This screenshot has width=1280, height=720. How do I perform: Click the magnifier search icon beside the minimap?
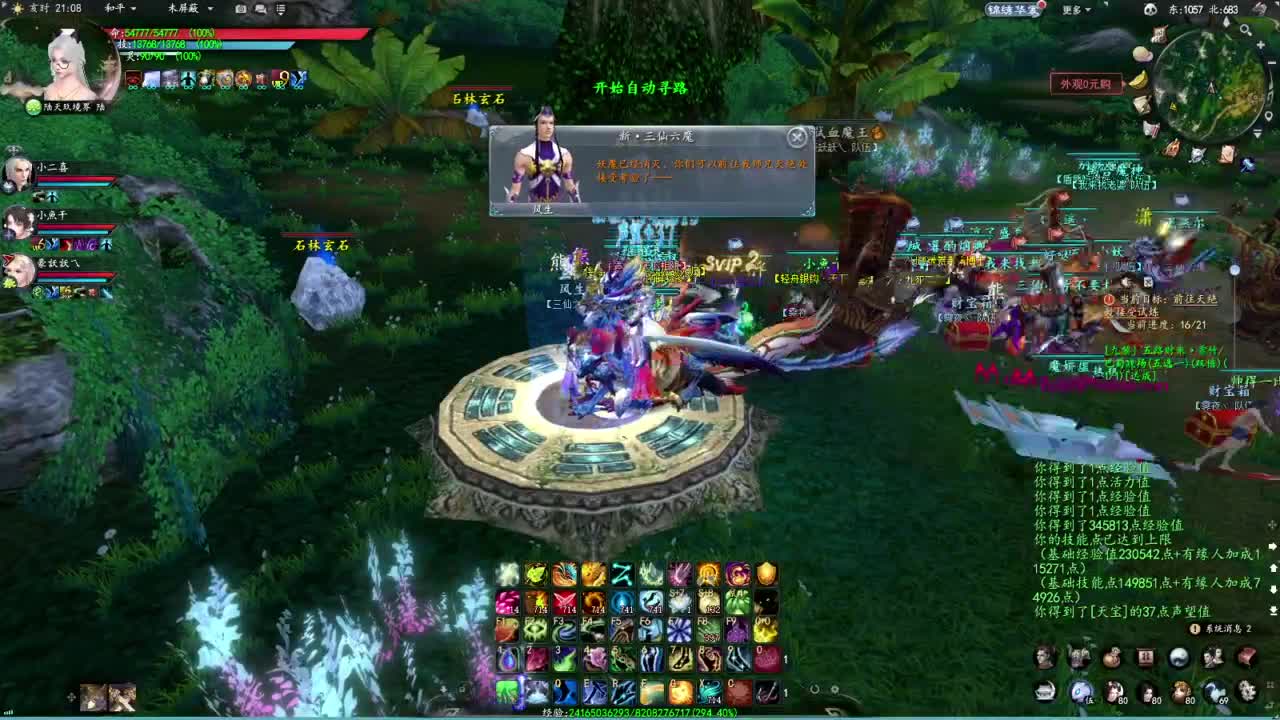tap(1245, 30)
